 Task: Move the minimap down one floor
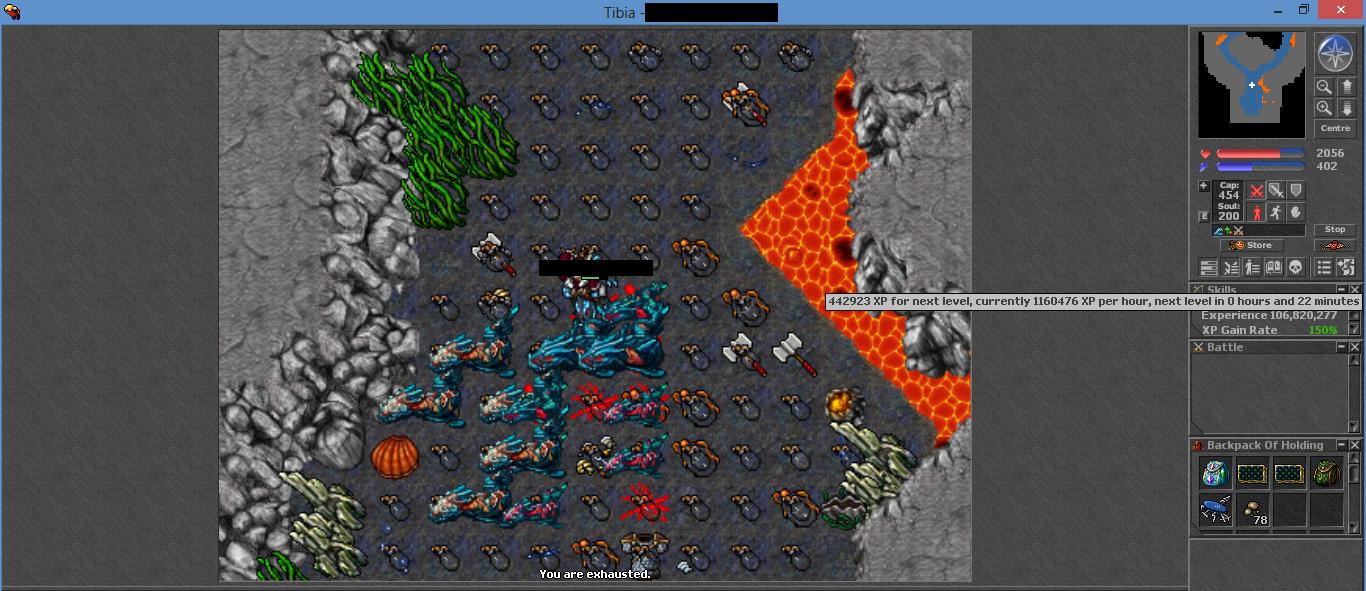[1346, 108]
